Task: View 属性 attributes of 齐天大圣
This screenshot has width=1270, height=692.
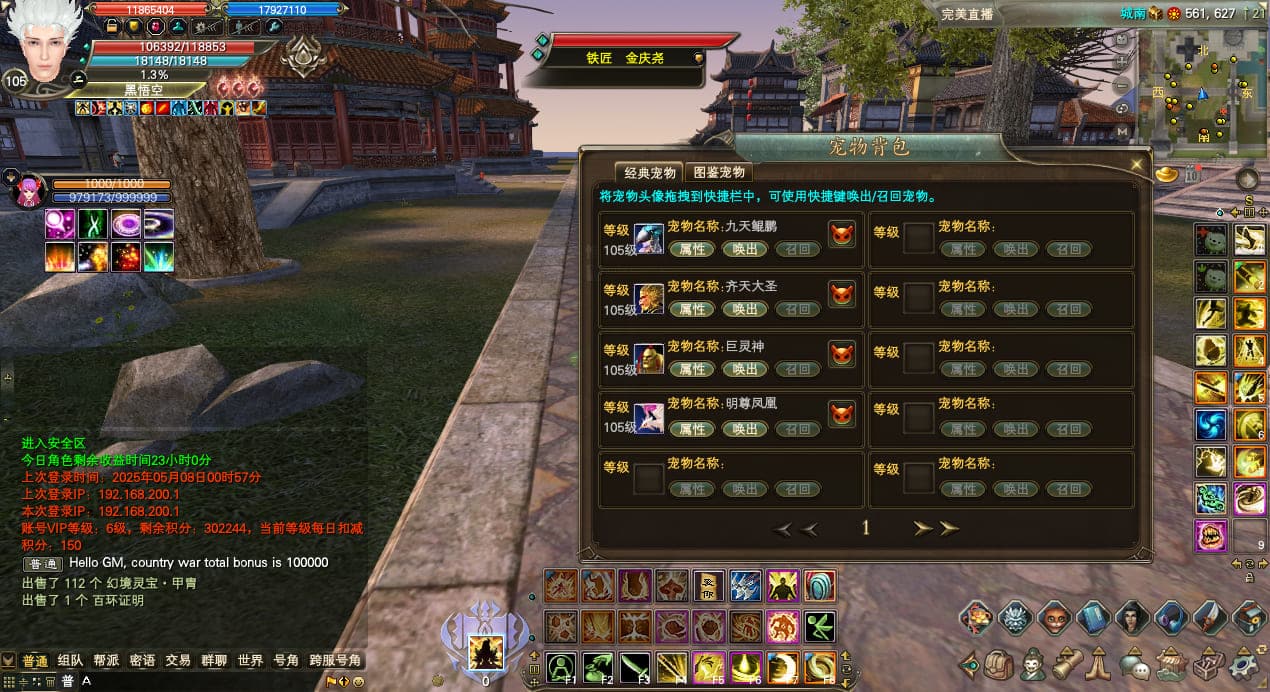Action: tap(692, 309)
